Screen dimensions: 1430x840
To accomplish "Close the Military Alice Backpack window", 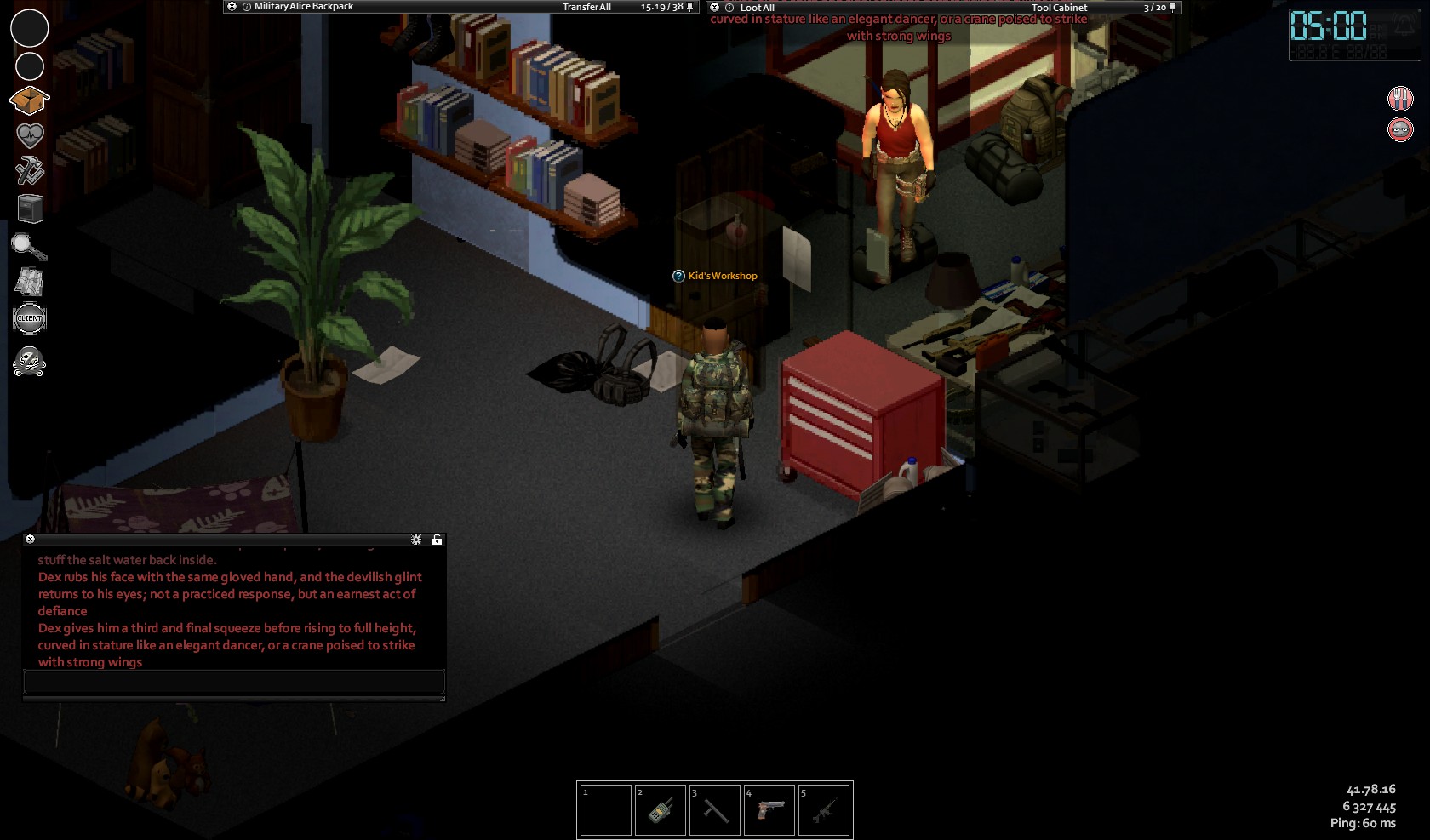I will 232,7.
